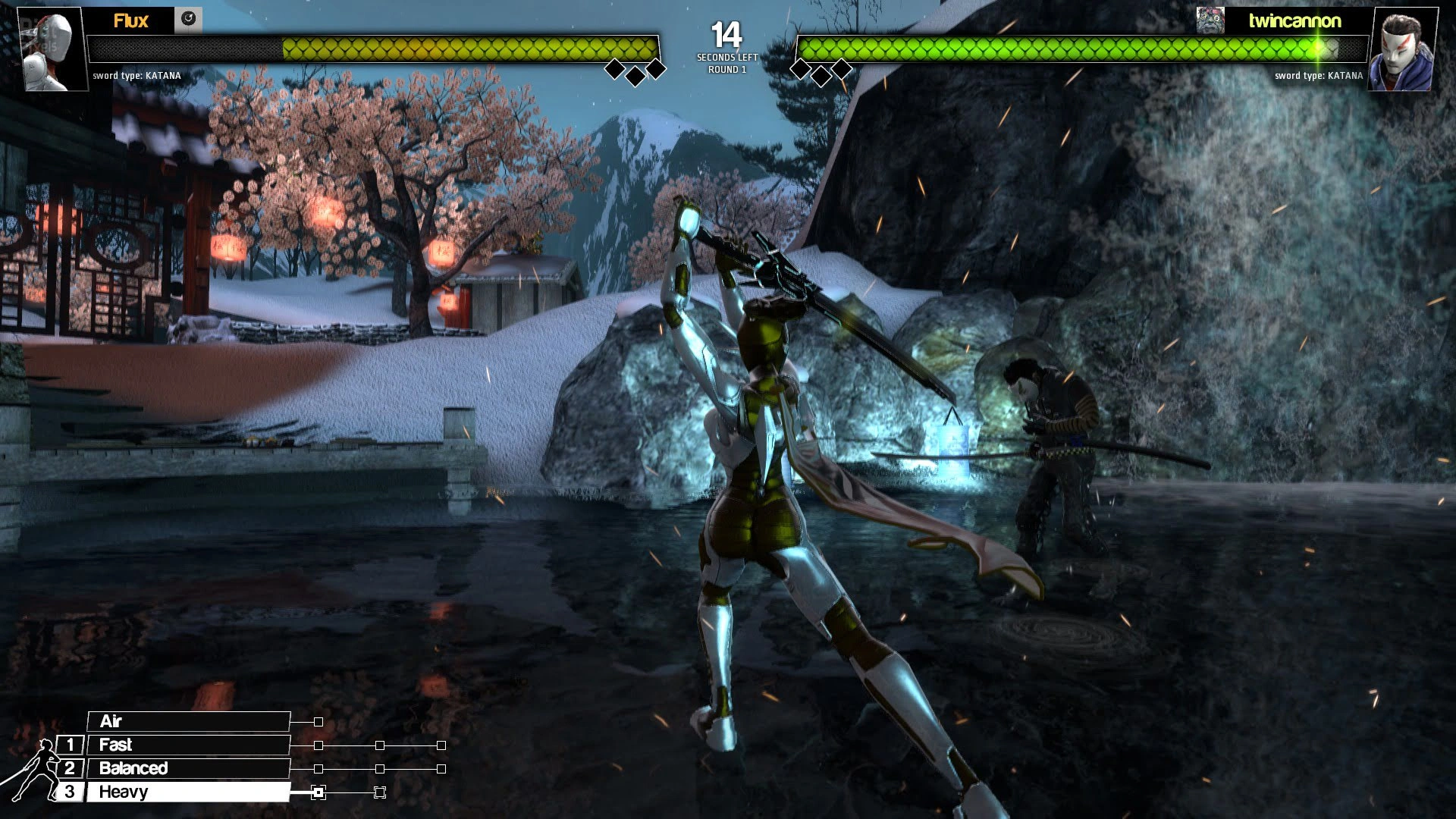Choose the Balanced stance
Viewport: 1456px width, 819px height.
point(188,768)
